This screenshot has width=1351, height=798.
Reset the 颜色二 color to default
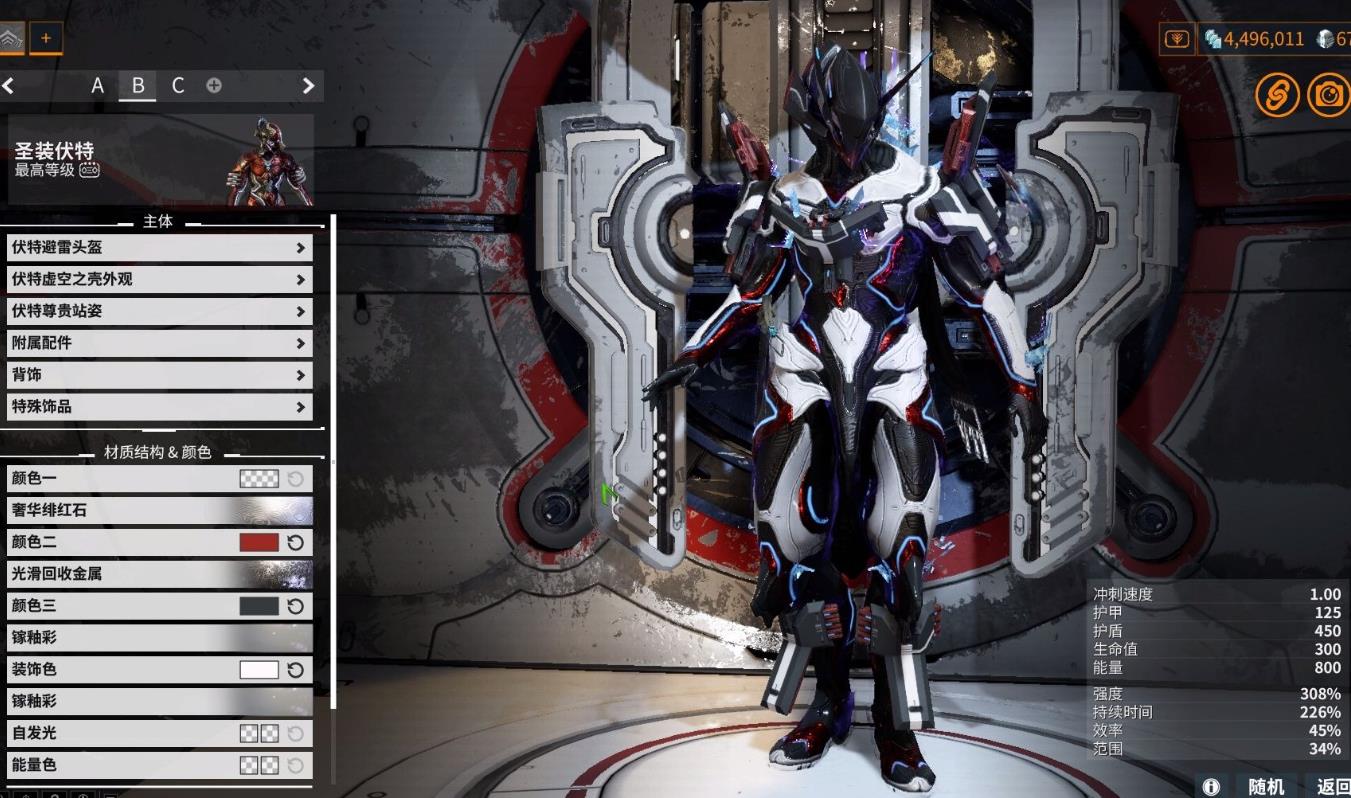point(295,542)
